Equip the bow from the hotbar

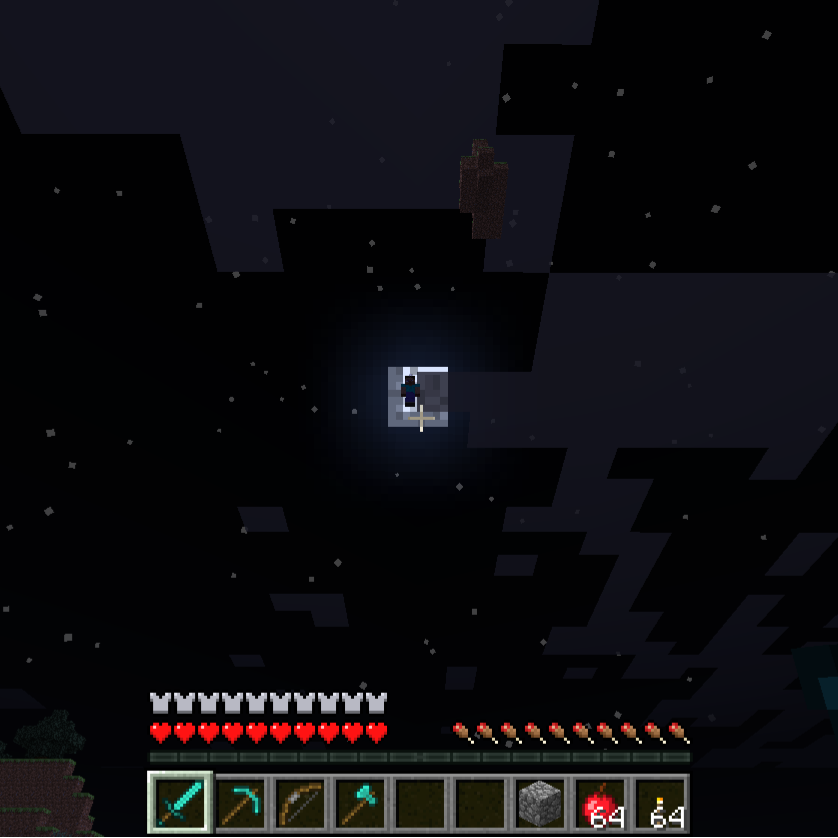point(300,802)
